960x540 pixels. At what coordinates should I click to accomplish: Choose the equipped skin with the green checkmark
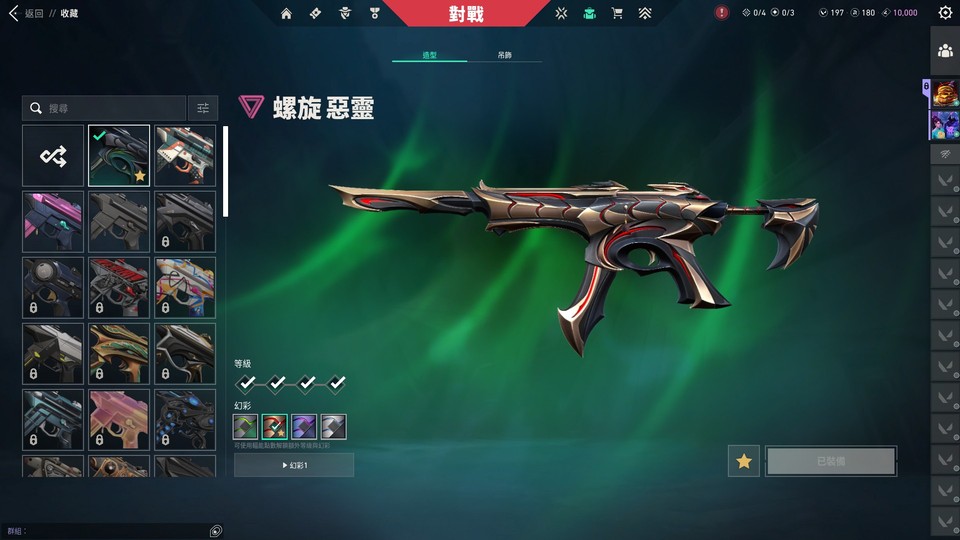[x=119, y=155]
